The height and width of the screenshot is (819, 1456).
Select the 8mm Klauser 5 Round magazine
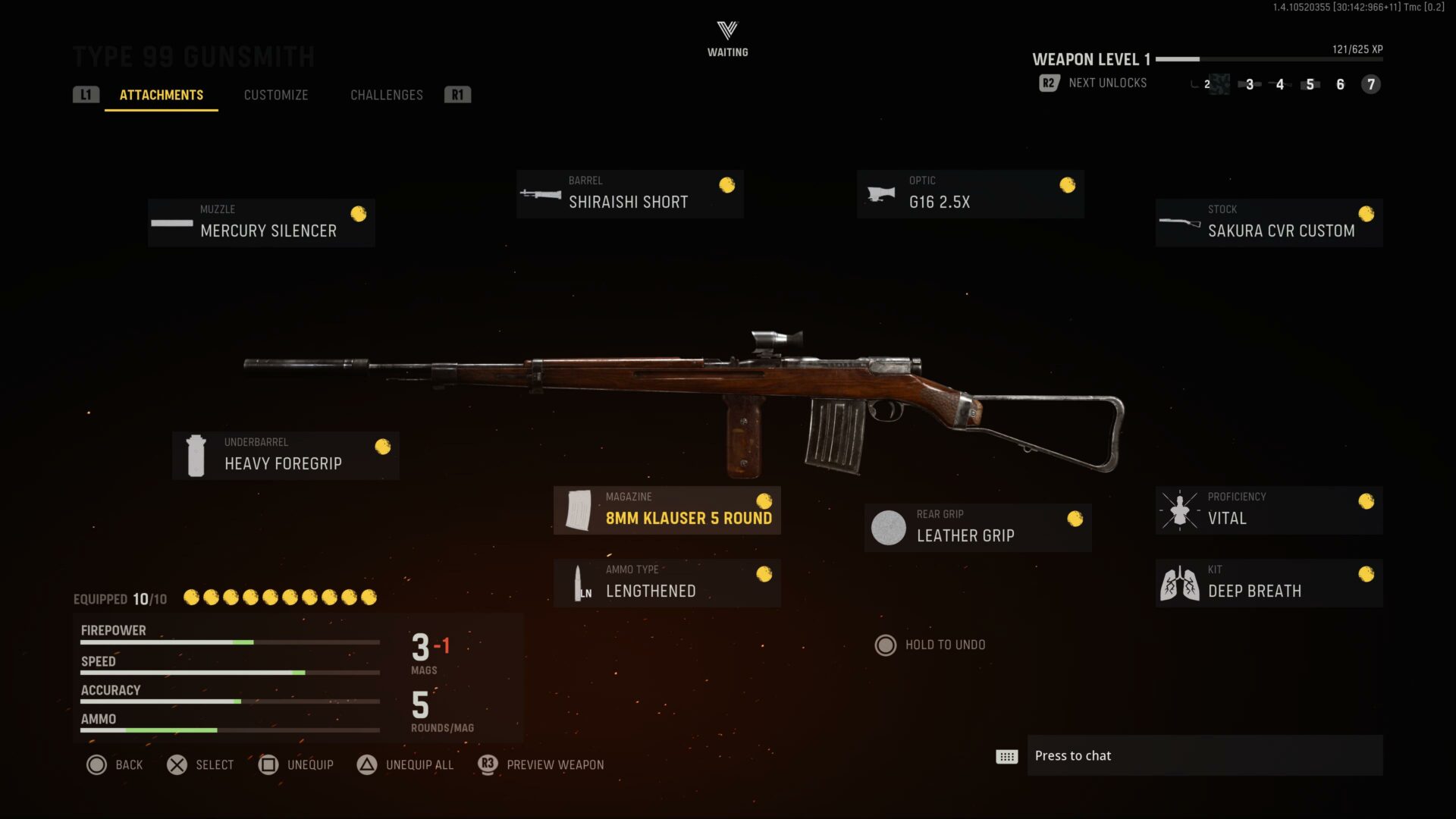(667, 510)
